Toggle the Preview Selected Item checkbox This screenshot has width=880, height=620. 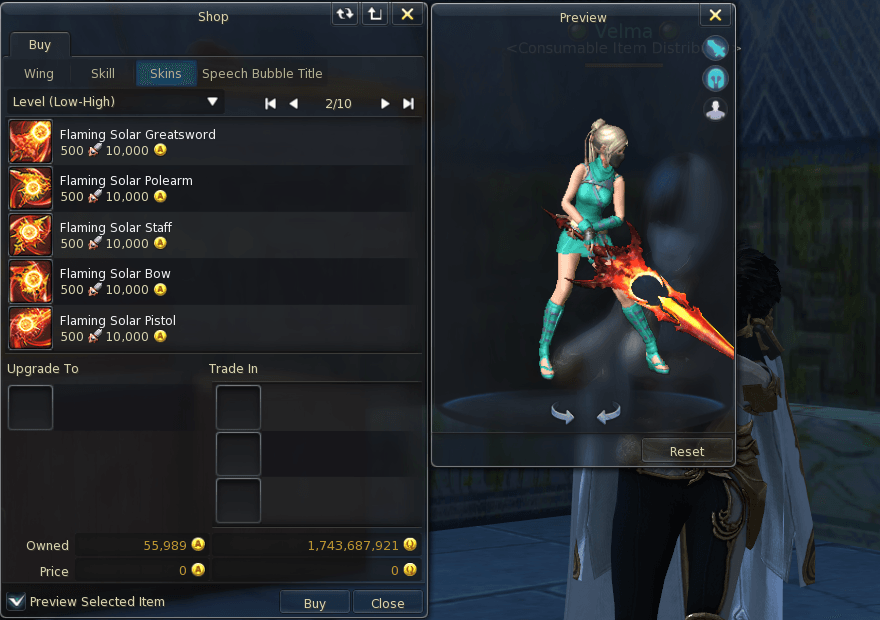pos(16,601)
